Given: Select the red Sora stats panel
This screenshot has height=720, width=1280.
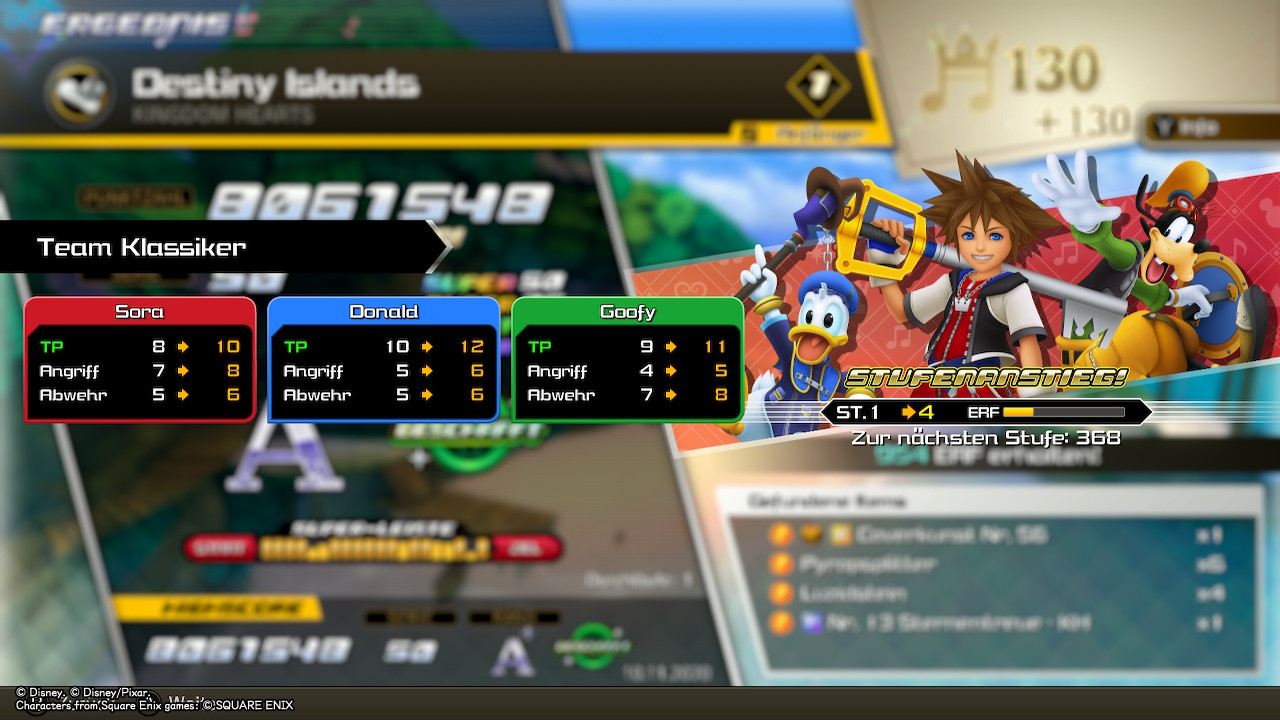Looking at the screenshot, I should 140,359.
